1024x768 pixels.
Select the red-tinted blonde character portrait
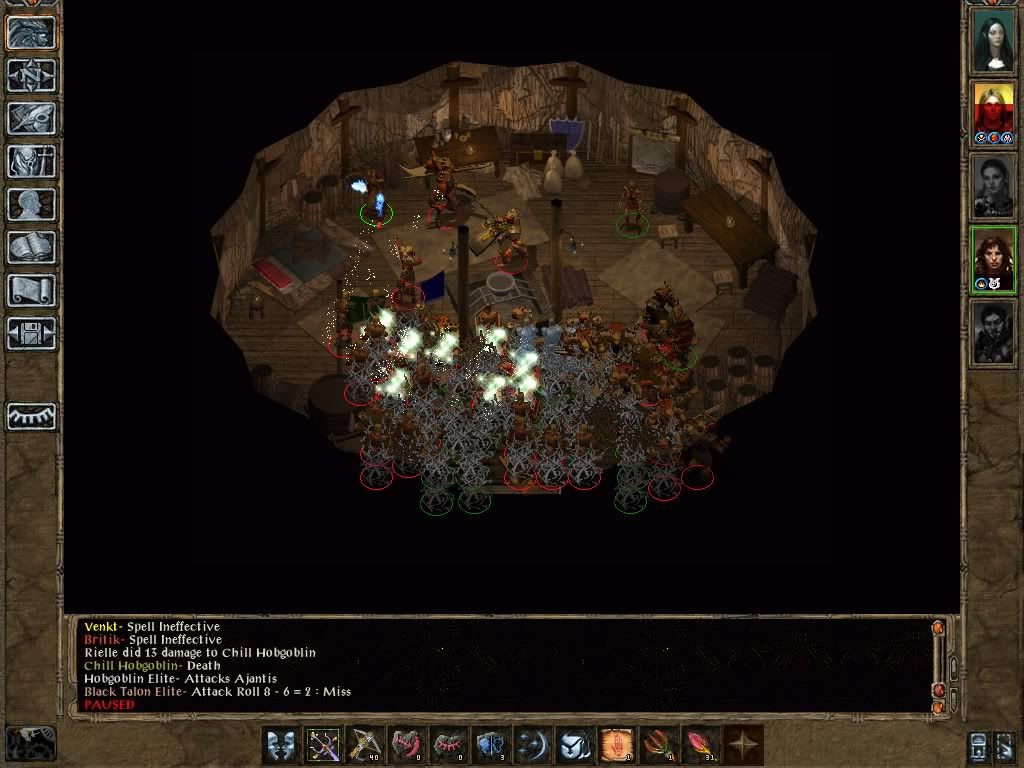993,112
